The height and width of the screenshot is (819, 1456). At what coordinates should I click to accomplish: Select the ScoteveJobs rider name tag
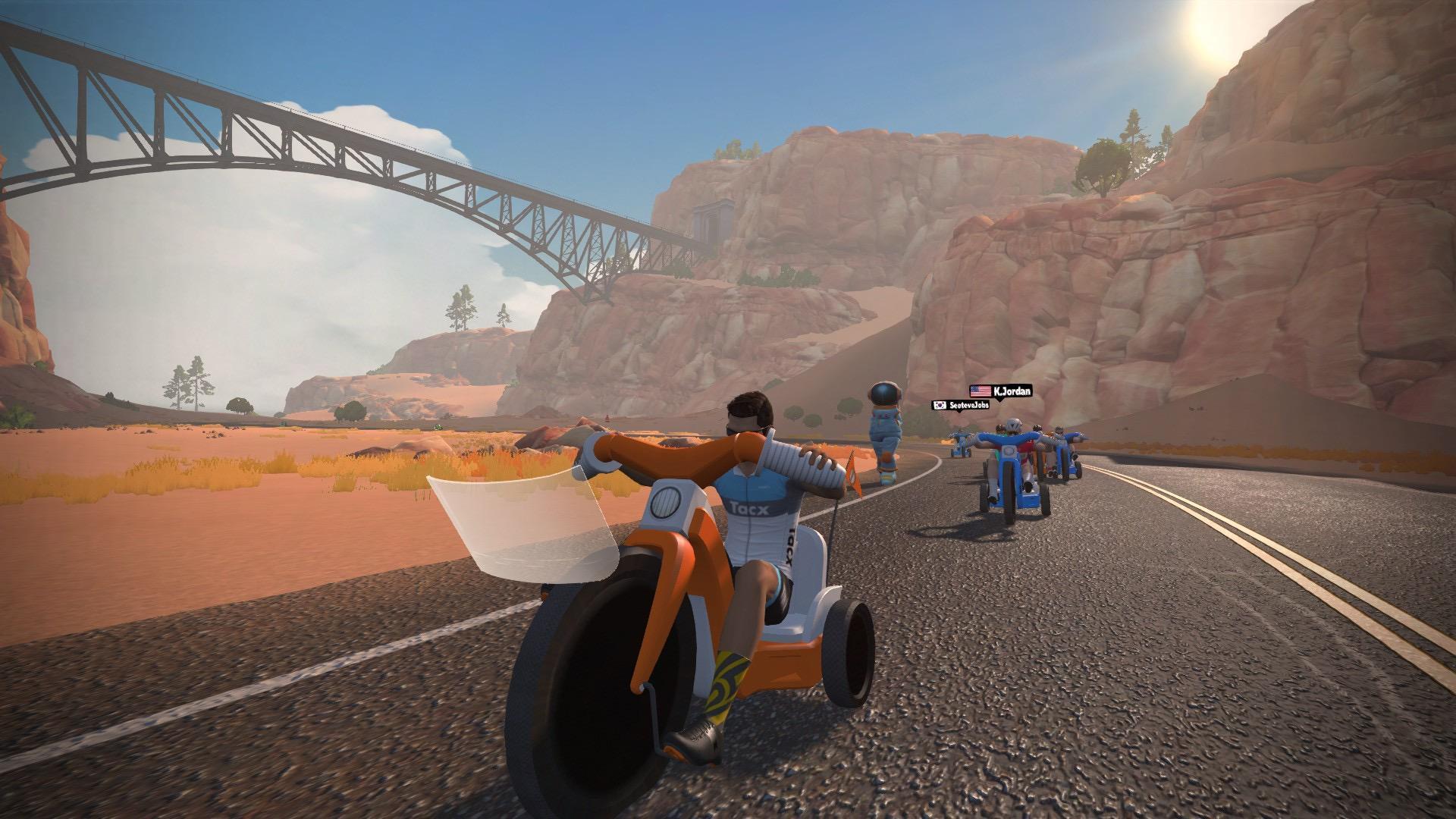960,406
